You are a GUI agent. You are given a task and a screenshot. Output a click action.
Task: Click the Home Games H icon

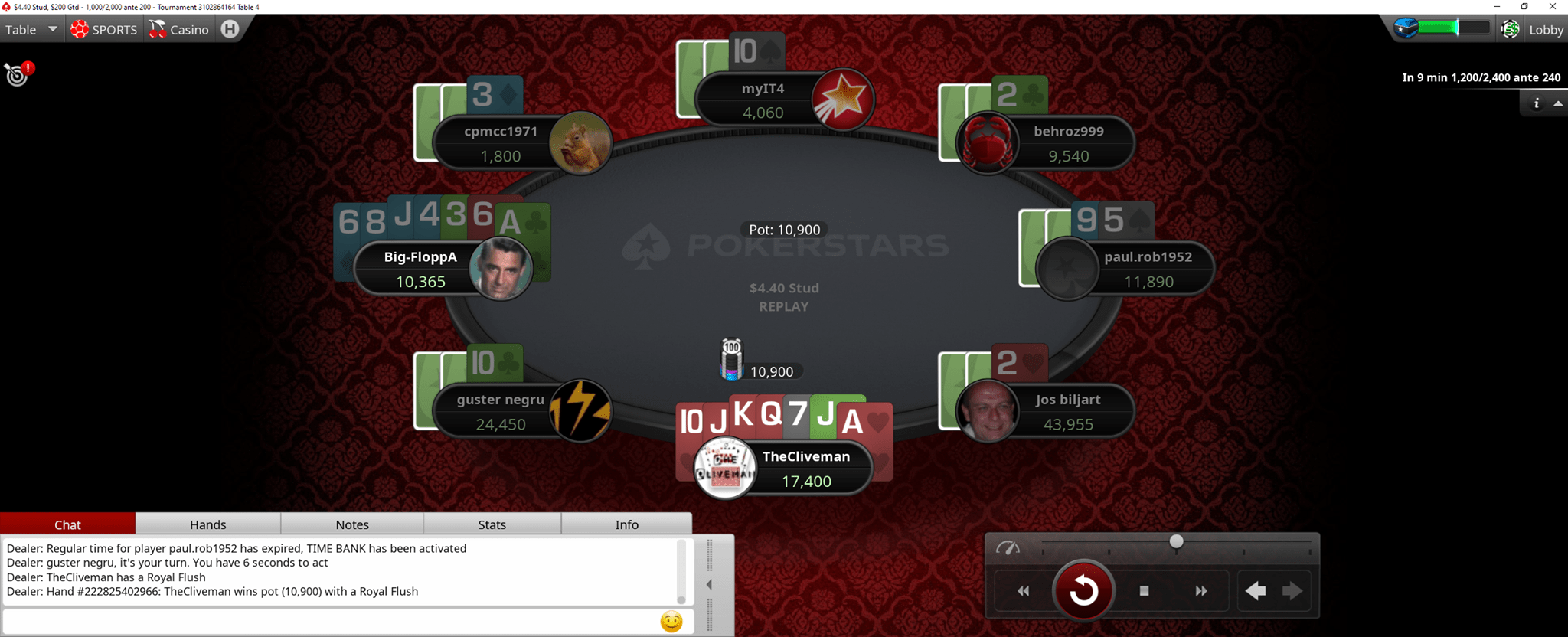[228, 28]
